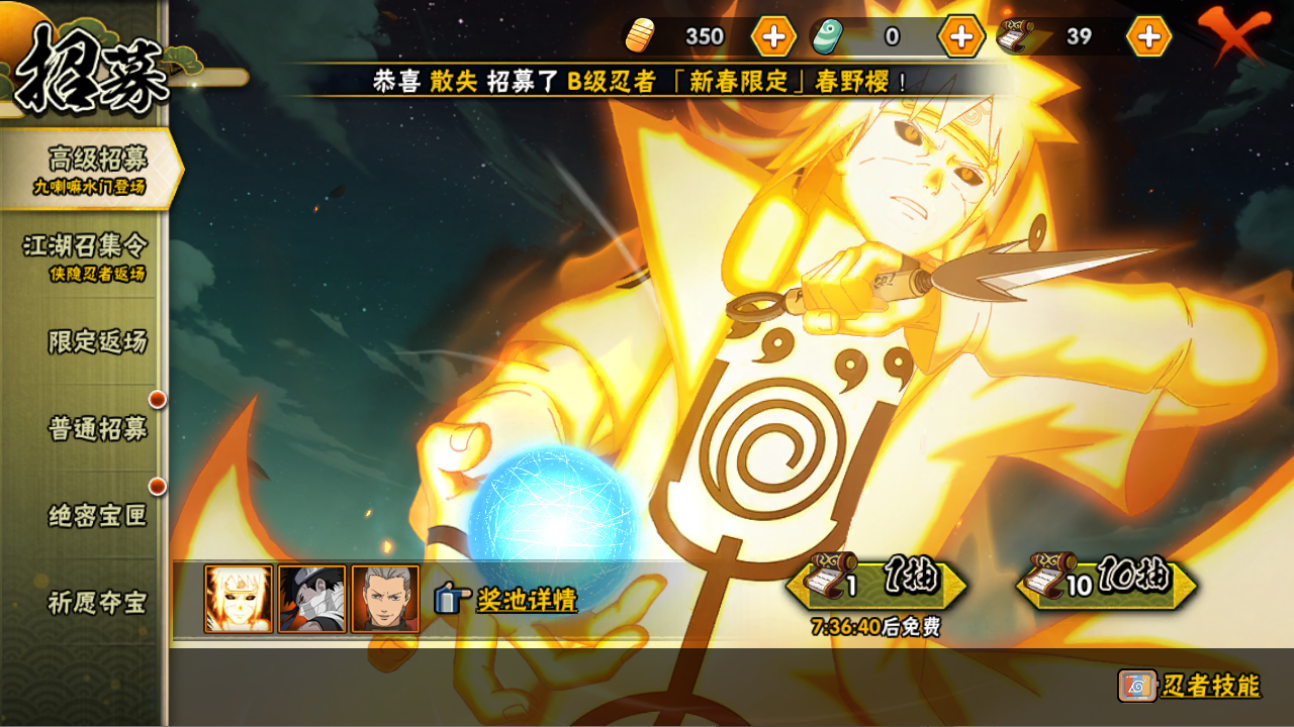Viewport: 1294px width, 727px height.
Task: Add recruitment scrolls with plus button
Action: click(1148, 37)
